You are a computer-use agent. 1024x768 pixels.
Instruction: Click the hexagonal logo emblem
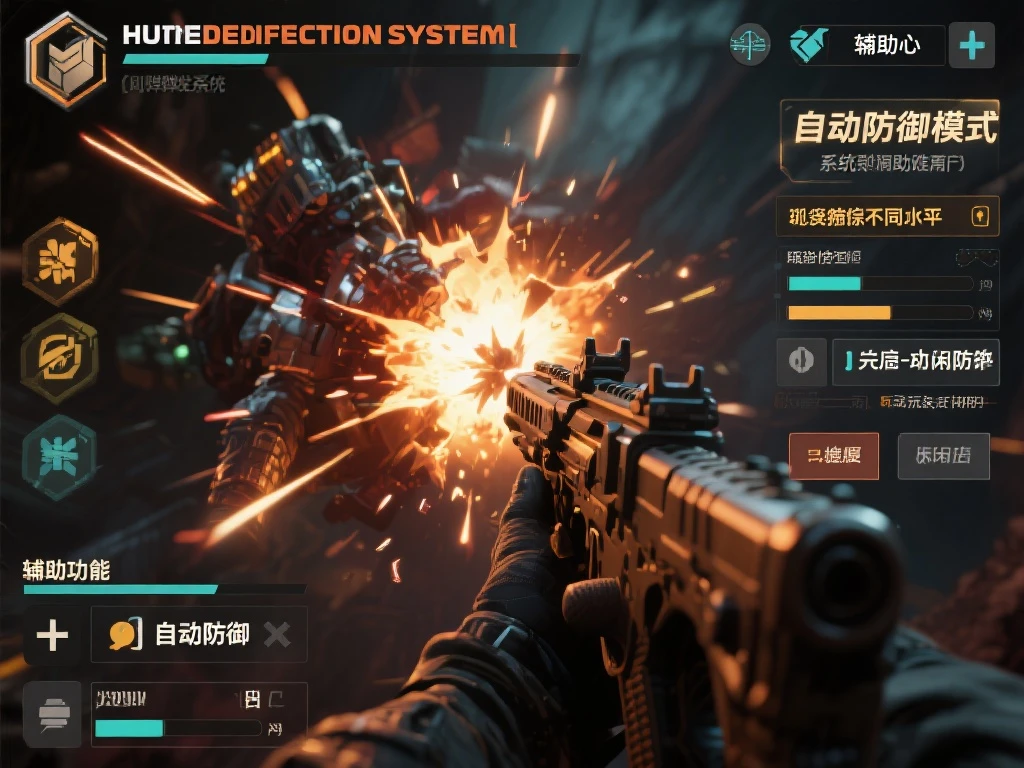point(67,60)
